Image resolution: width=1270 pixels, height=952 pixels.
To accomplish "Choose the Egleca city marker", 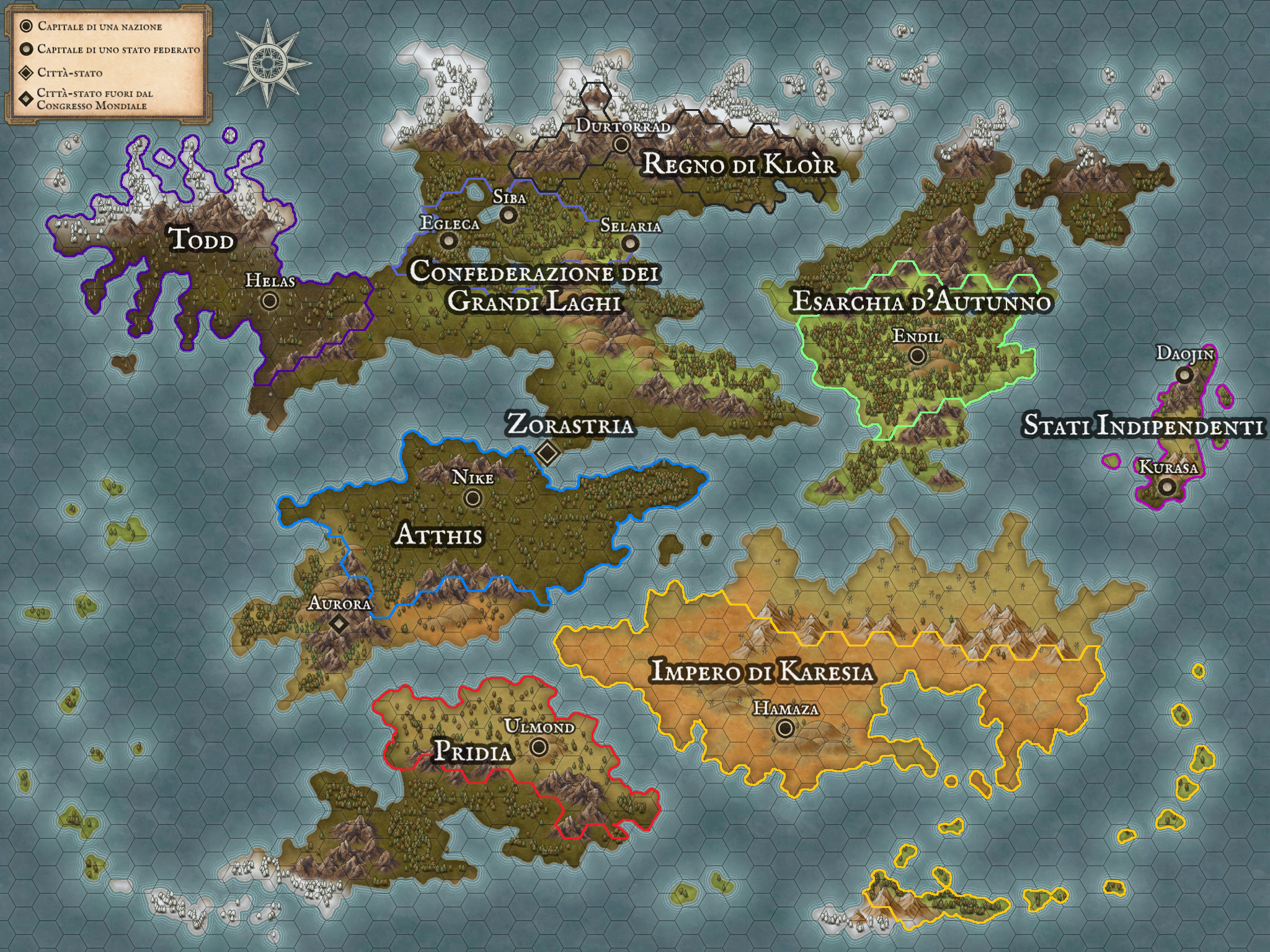I will [448, 240].
